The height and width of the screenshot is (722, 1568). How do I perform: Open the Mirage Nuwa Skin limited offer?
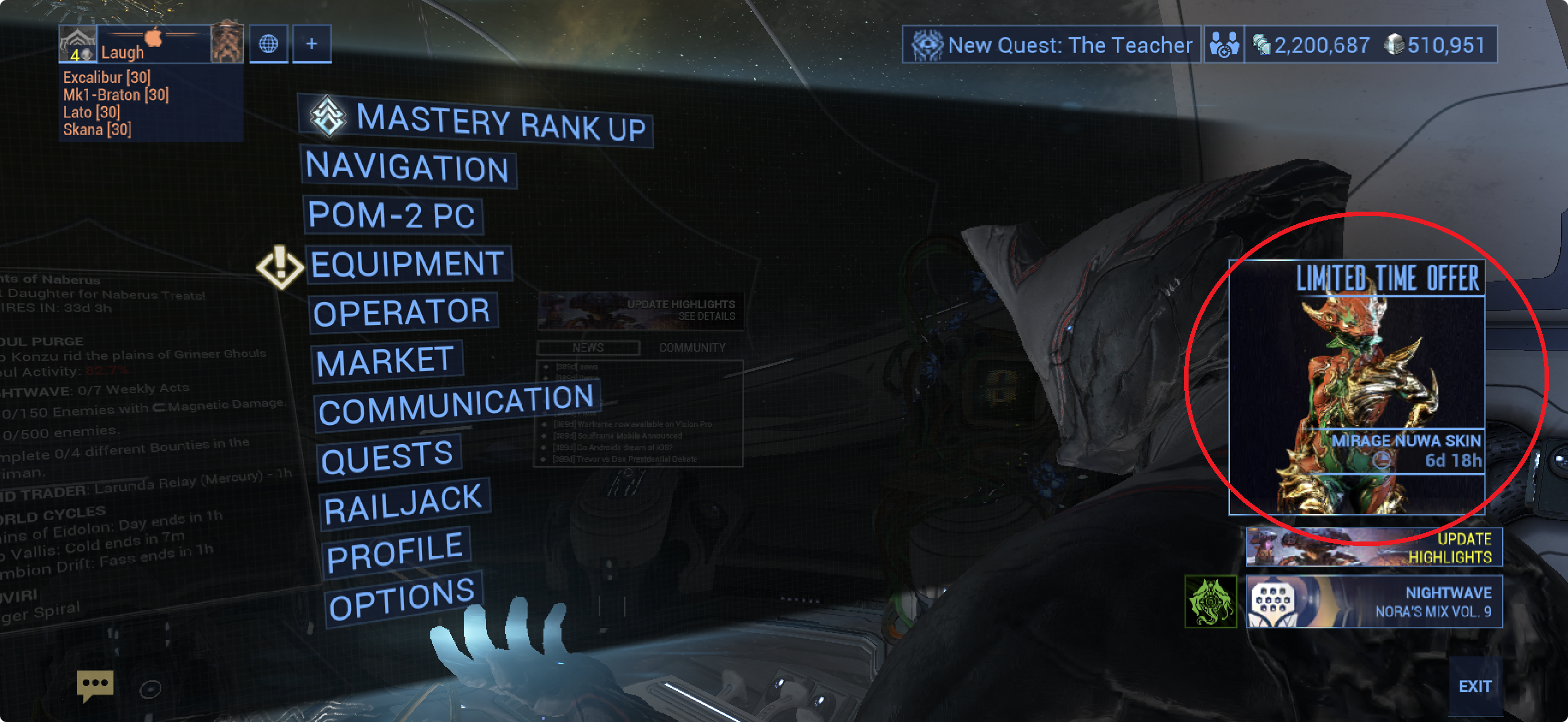pyautogui.click(x=1356, y=387)
